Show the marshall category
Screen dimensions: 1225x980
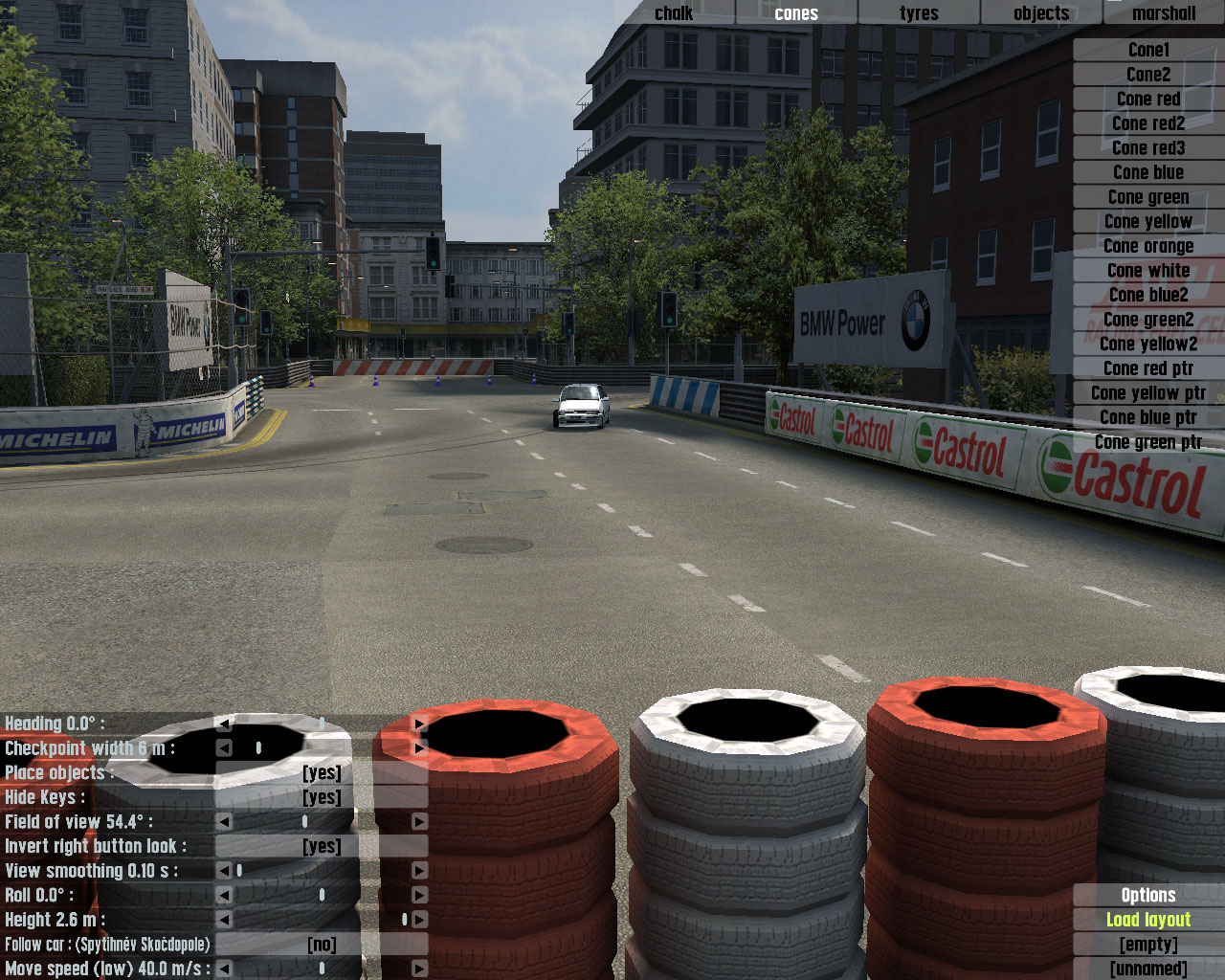point(1164,13)
